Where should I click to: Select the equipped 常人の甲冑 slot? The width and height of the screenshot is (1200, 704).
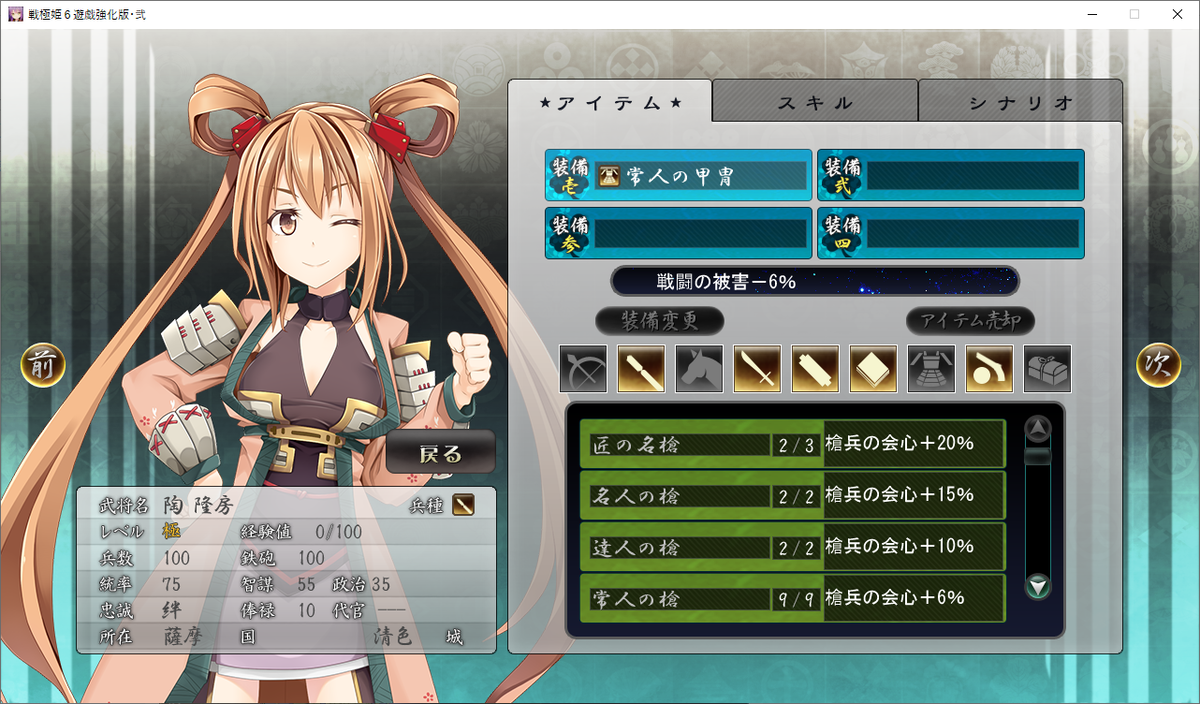coord(679,176)
